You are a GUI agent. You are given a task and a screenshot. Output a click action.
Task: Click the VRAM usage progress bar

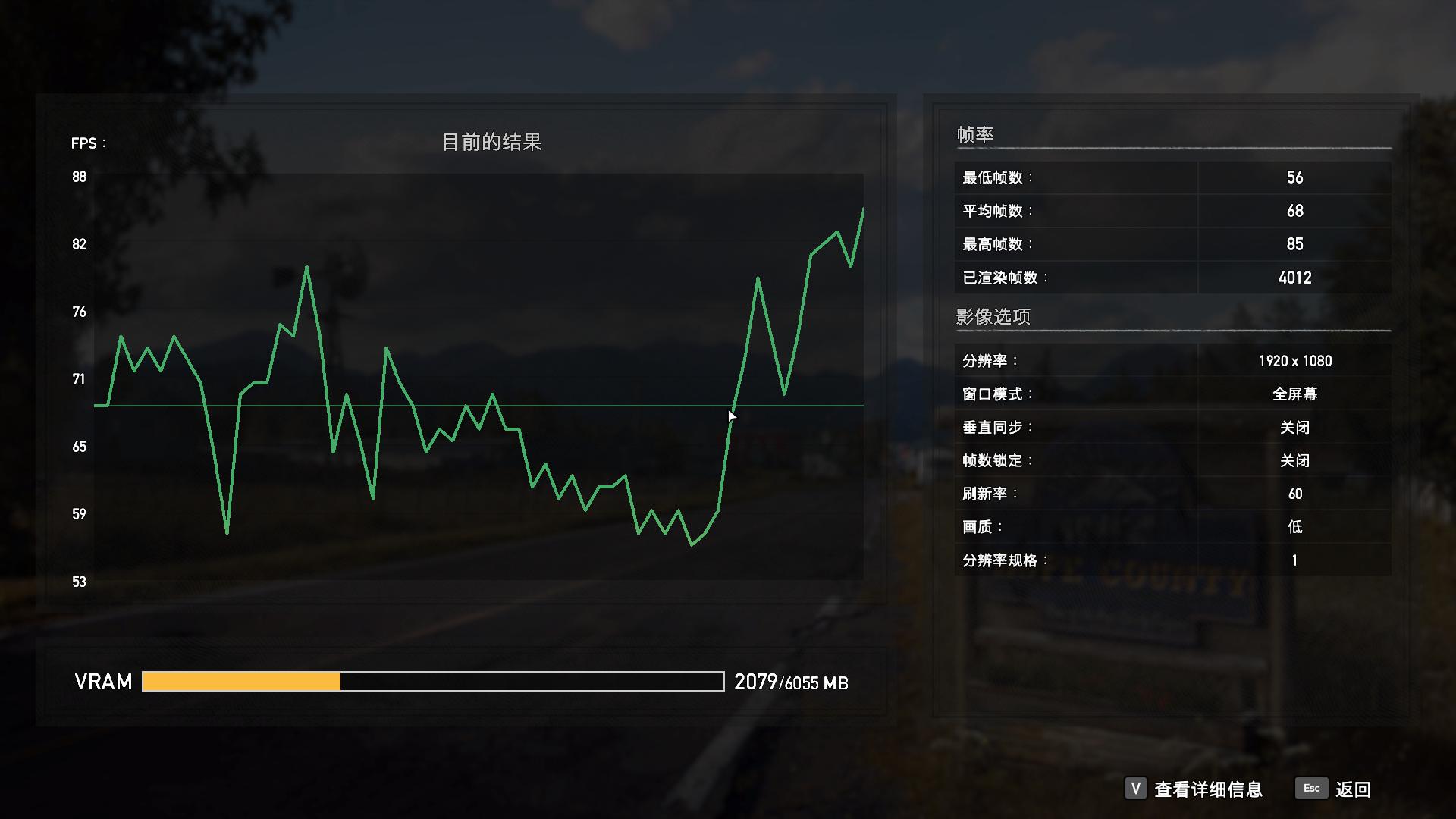click(432, 682)
